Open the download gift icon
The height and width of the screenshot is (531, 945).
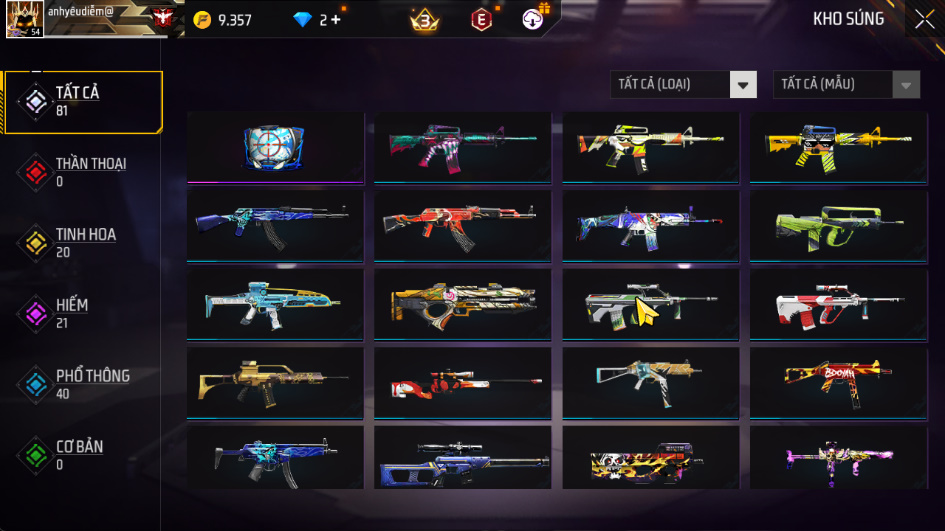point(534,19)
